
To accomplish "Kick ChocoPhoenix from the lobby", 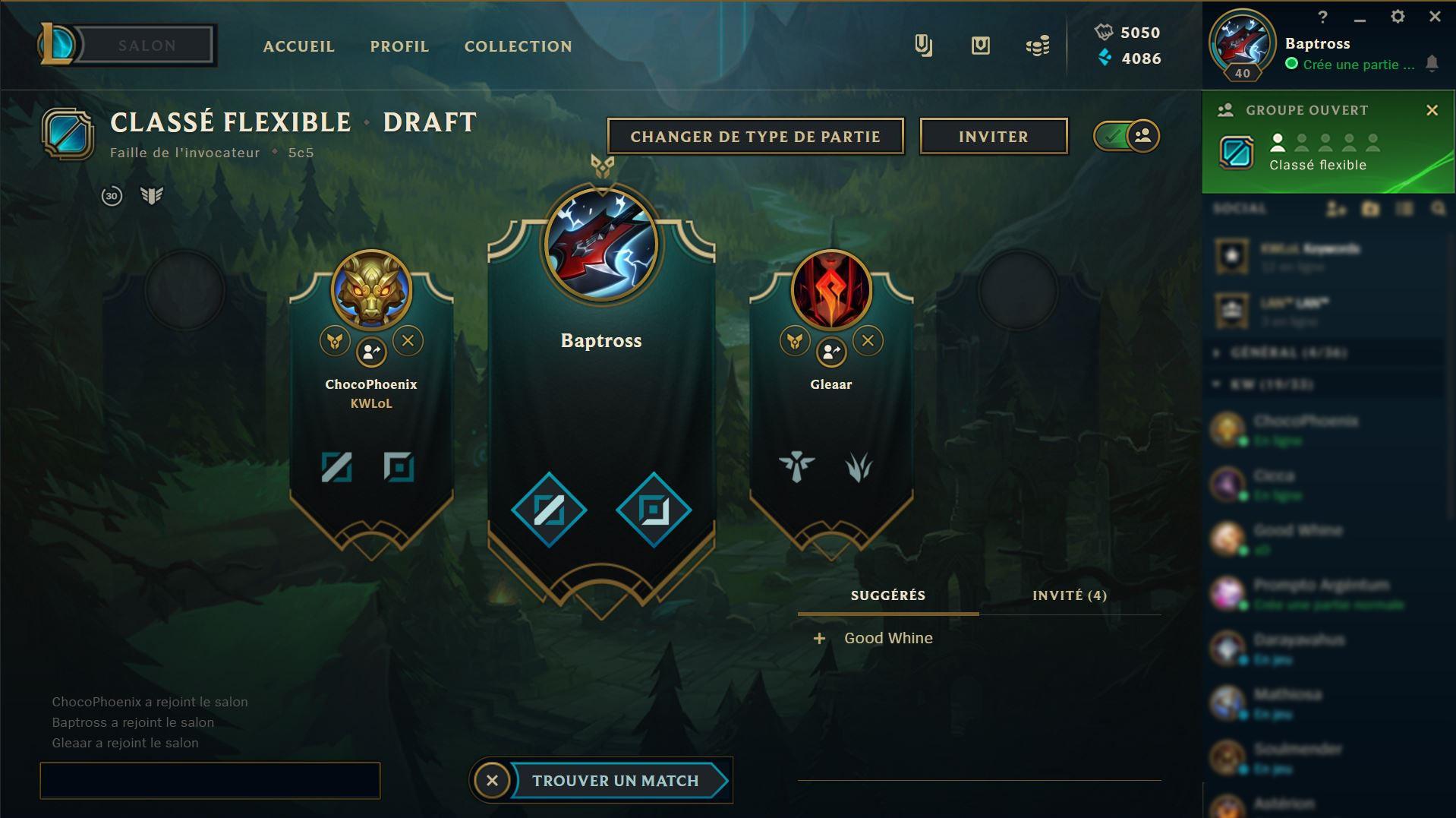I will [408, 341].
